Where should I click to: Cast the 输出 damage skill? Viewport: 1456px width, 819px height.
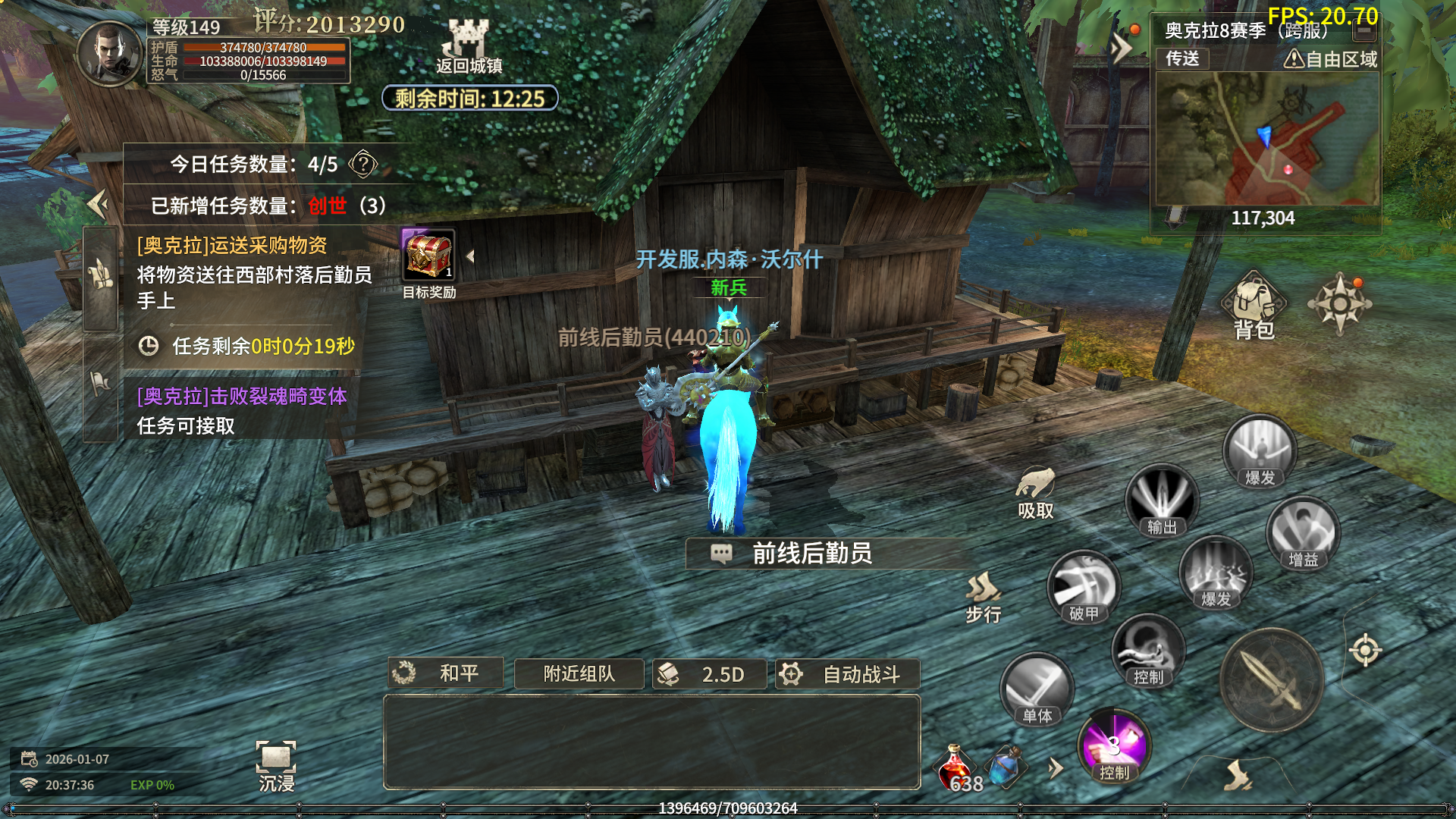(x=1161, y=500)
